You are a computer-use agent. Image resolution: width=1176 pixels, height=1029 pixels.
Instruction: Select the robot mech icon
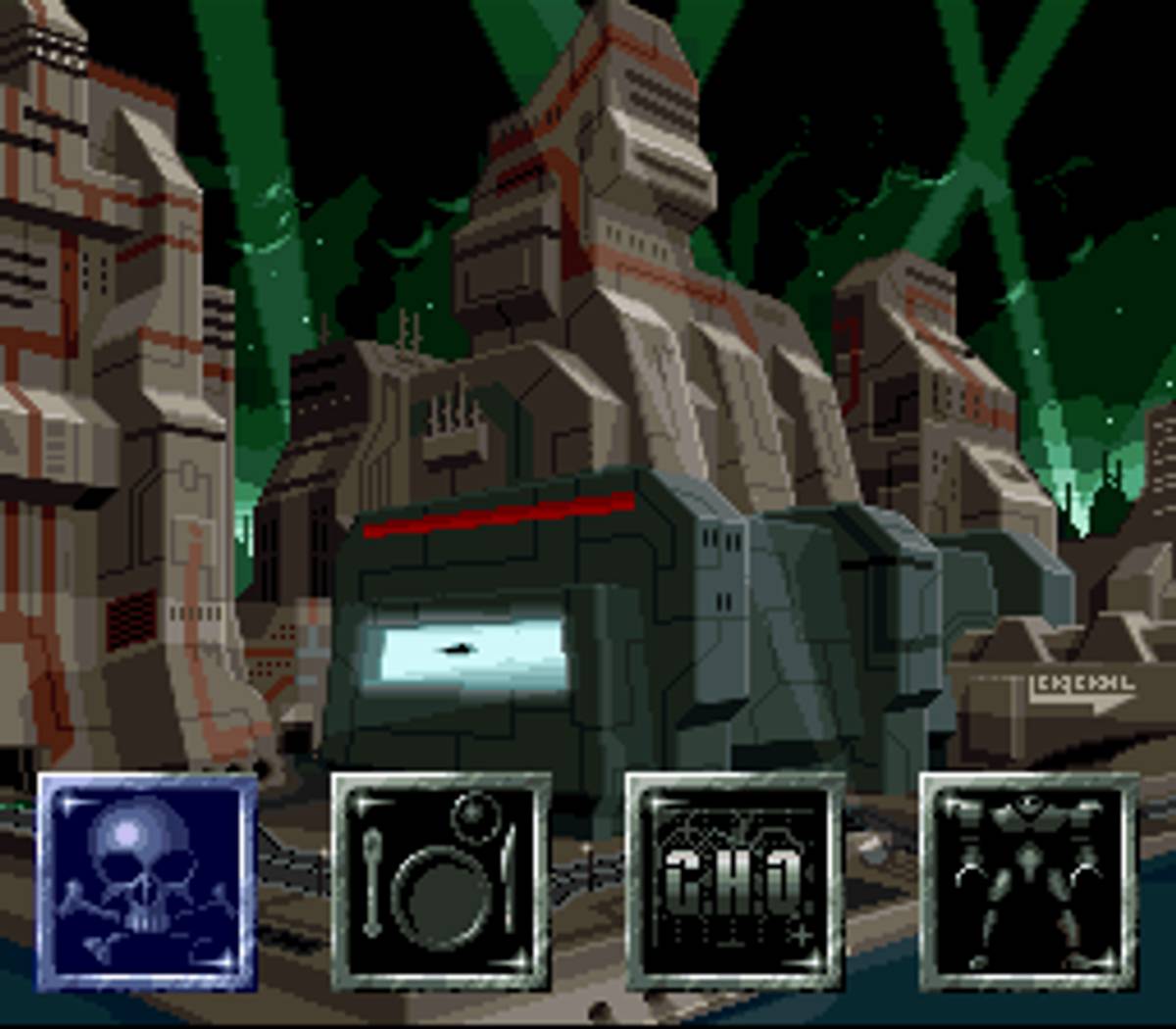click(1029, 882)
